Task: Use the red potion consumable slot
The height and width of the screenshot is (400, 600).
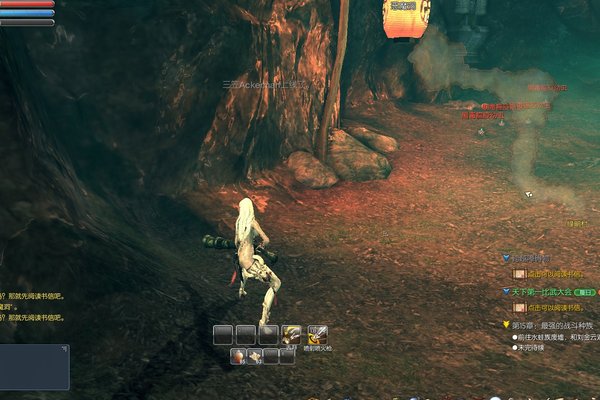Action: tap(238, 357)
